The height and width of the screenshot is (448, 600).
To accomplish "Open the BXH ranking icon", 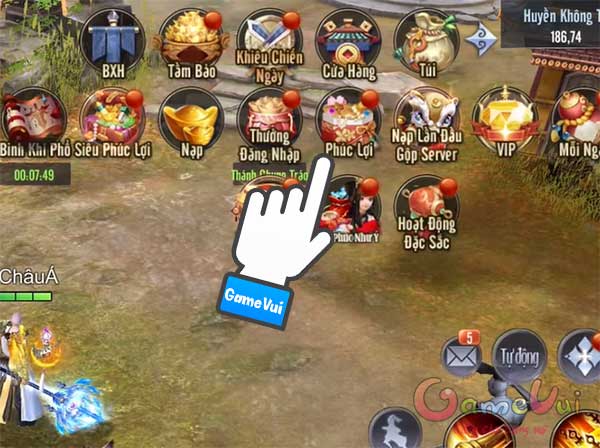I will [111, 40].
